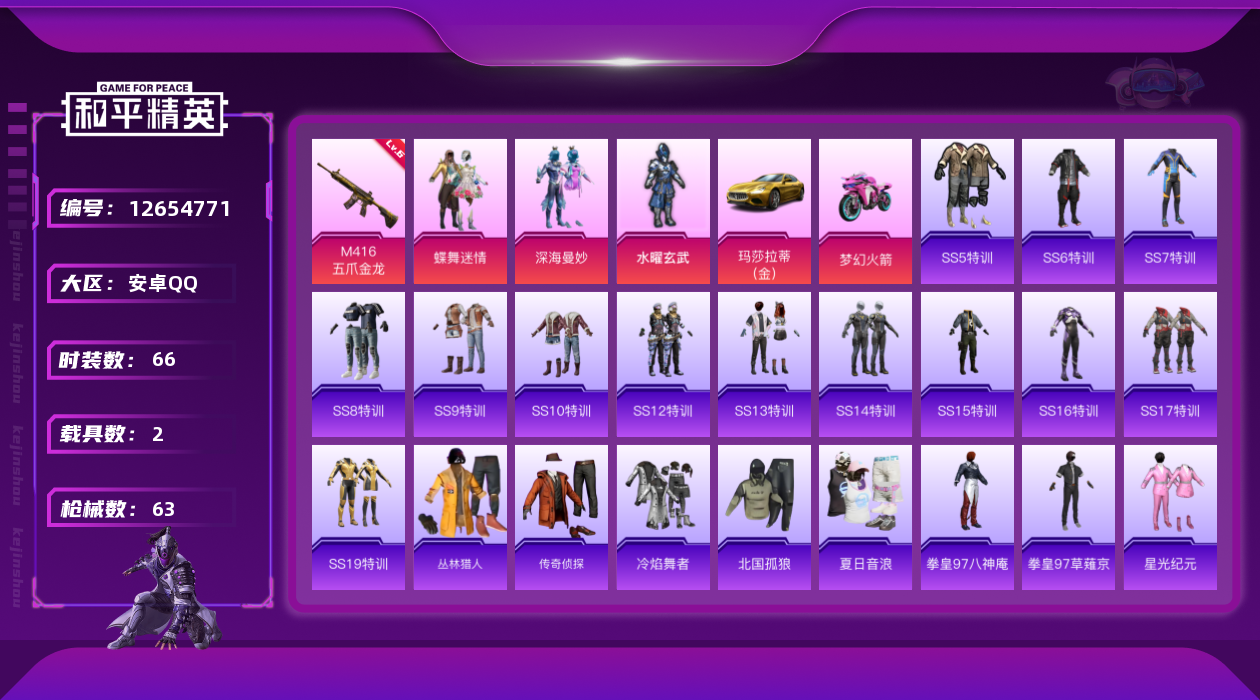Image resolution: width=1260 pixels, height=700 pixels.
Task: Open the 深海曼妙 outfit tile
Action: (x=561, y=211)
